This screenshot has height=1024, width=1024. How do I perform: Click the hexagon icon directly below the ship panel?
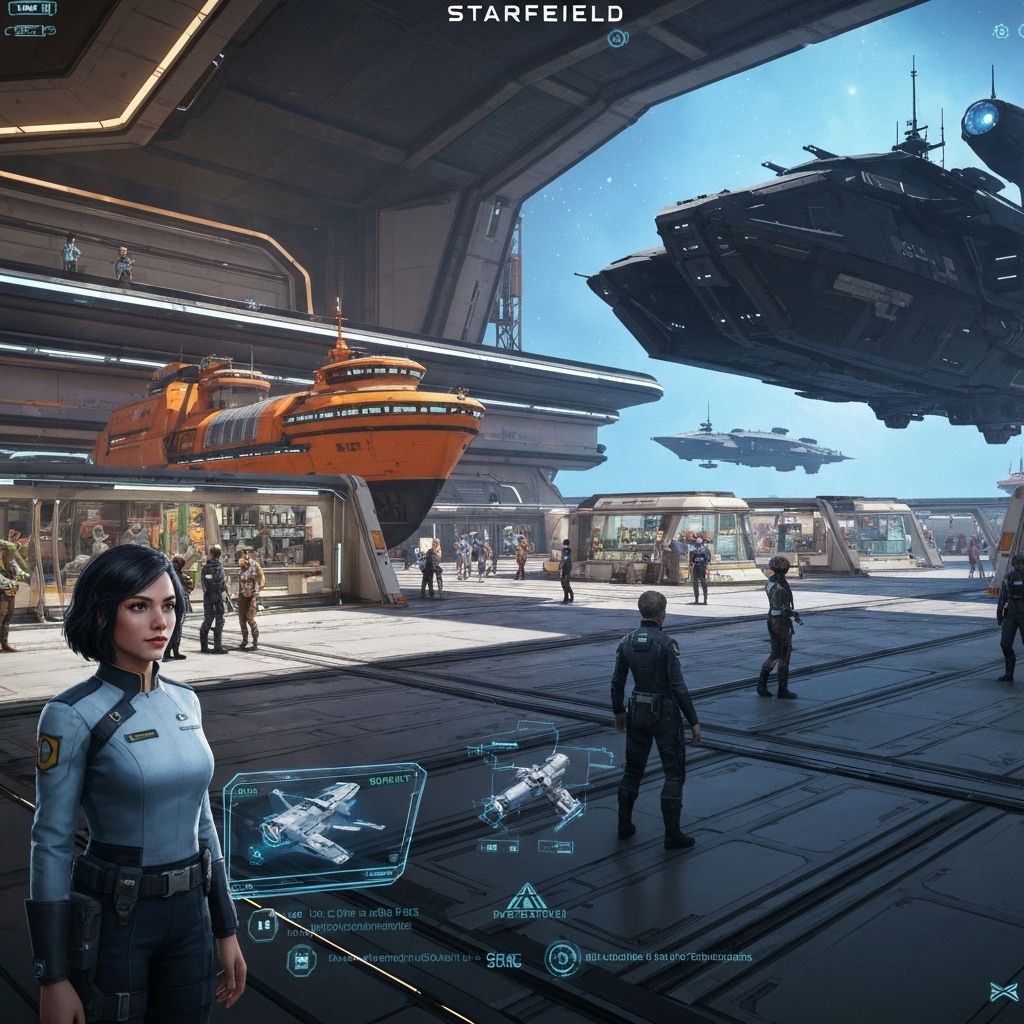[x=263, y=923]
